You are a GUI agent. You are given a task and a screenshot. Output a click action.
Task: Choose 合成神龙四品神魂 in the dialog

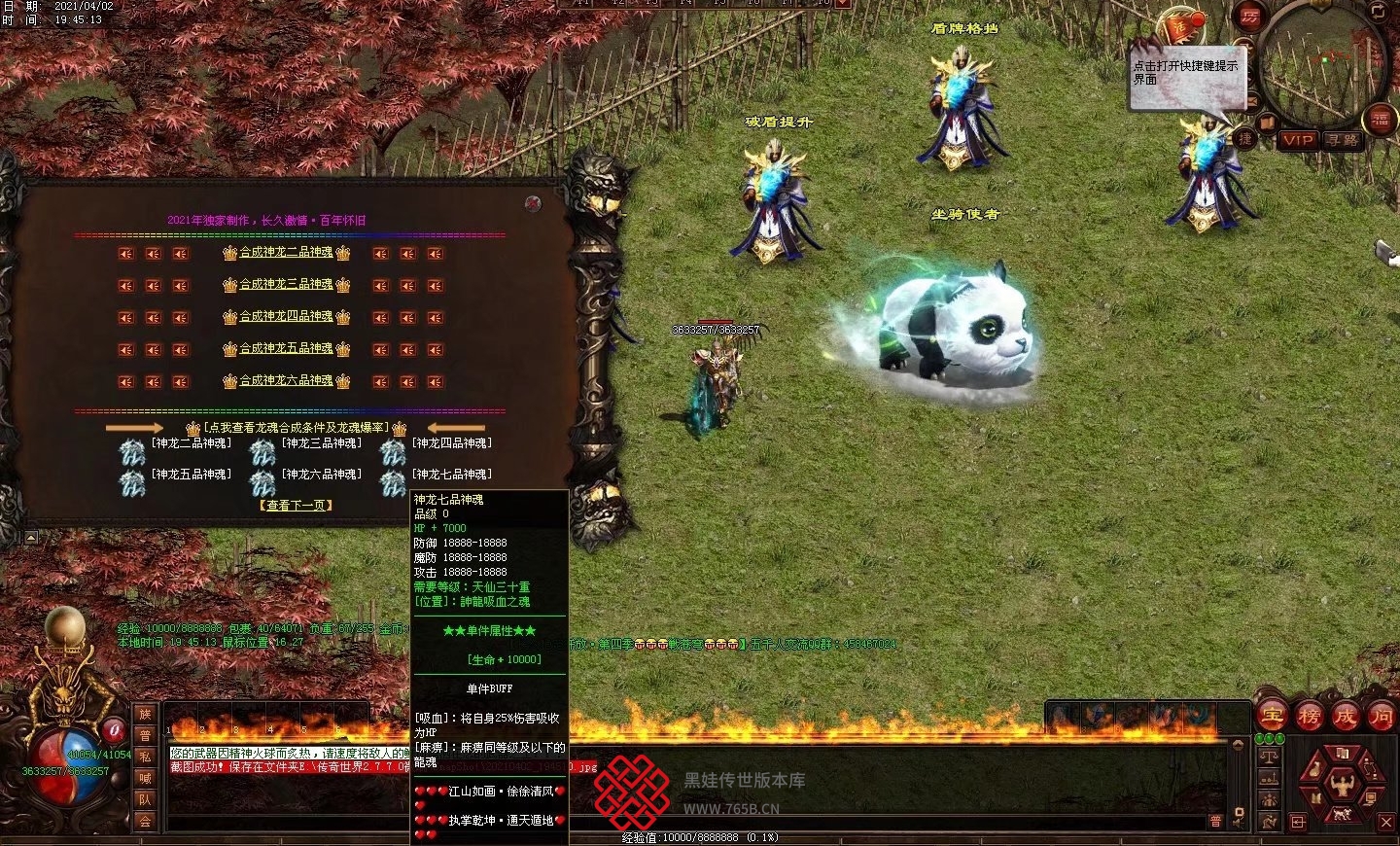click(286, 317)
